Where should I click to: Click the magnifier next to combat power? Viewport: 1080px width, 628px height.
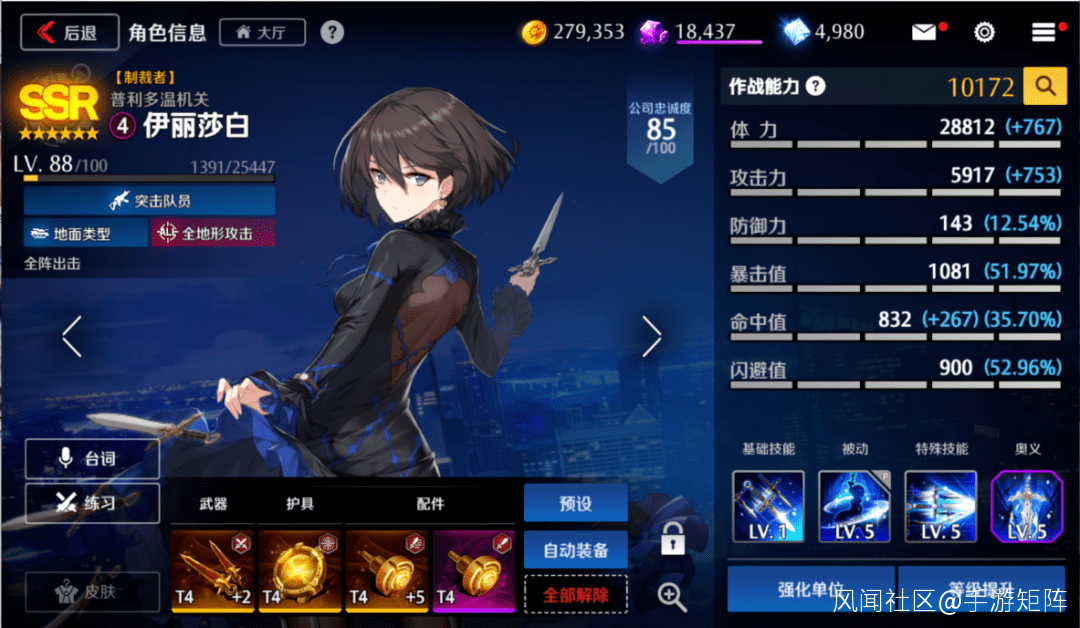pyautogui.click(x=1045, y=87)
